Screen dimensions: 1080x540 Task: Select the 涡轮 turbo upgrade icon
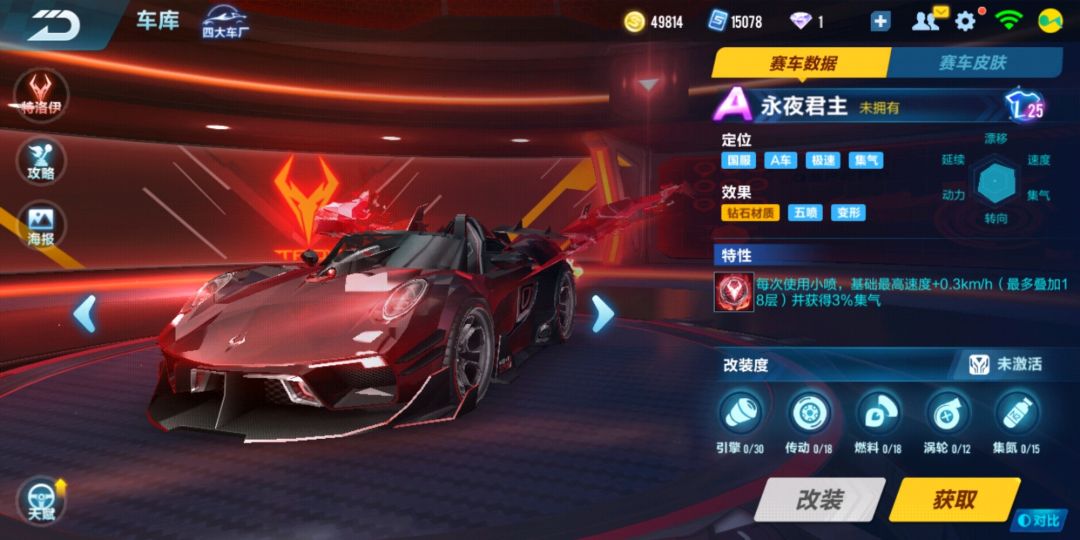click(947, 412)
